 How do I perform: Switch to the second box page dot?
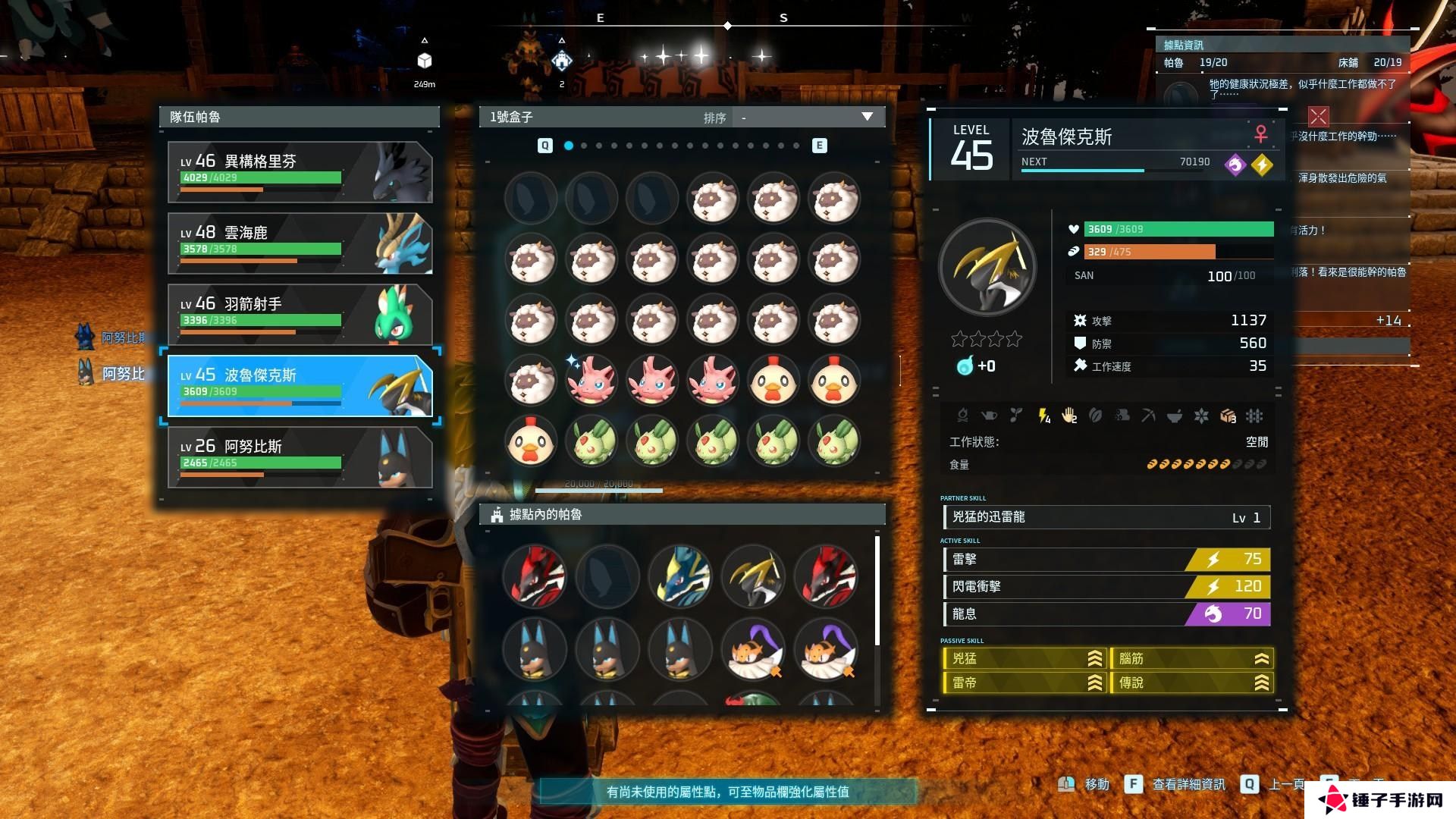(x=584, y=146)
